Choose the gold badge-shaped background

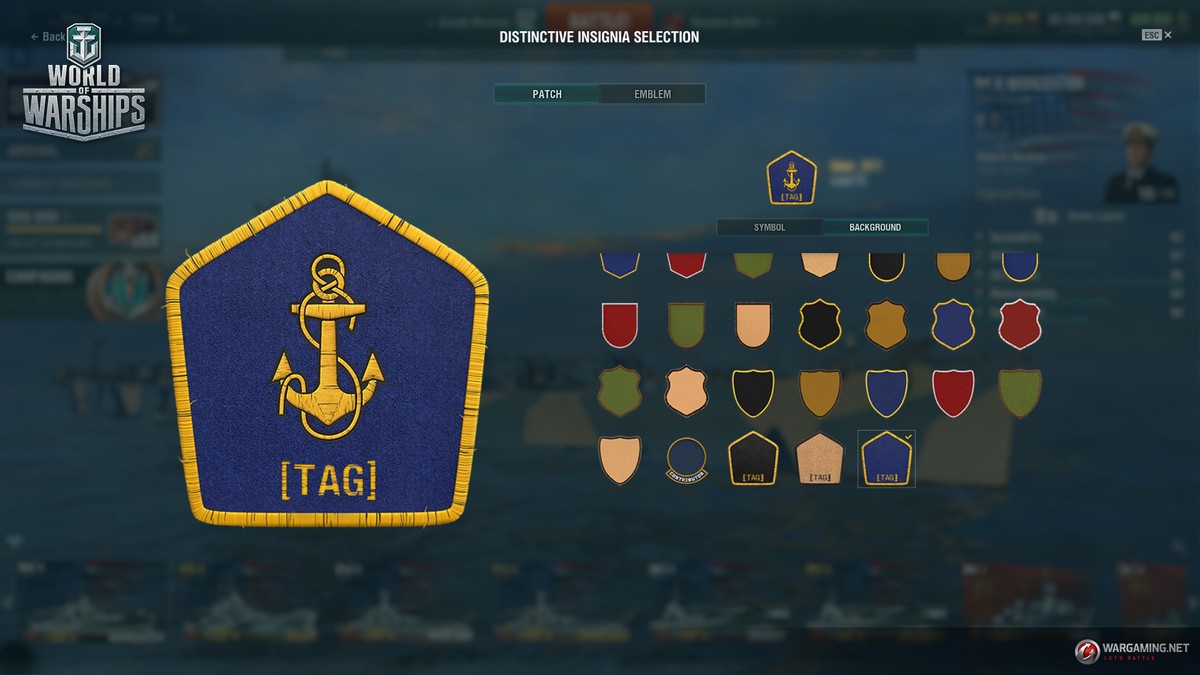coord(886,325)
